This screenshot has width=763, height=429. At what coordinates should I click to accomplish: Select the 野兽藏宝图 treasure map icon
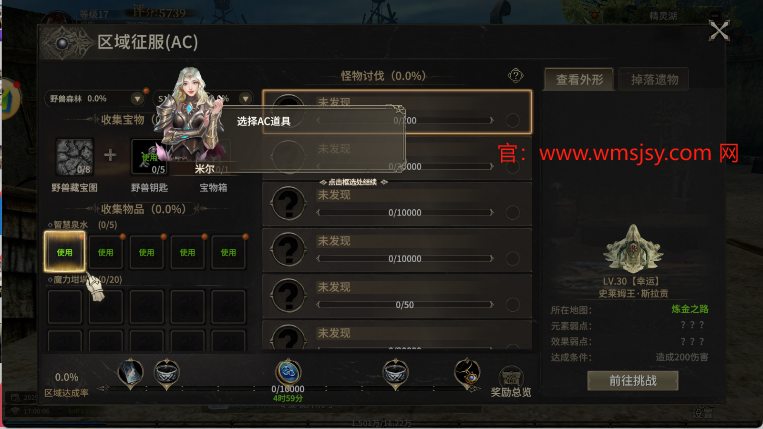74,158
